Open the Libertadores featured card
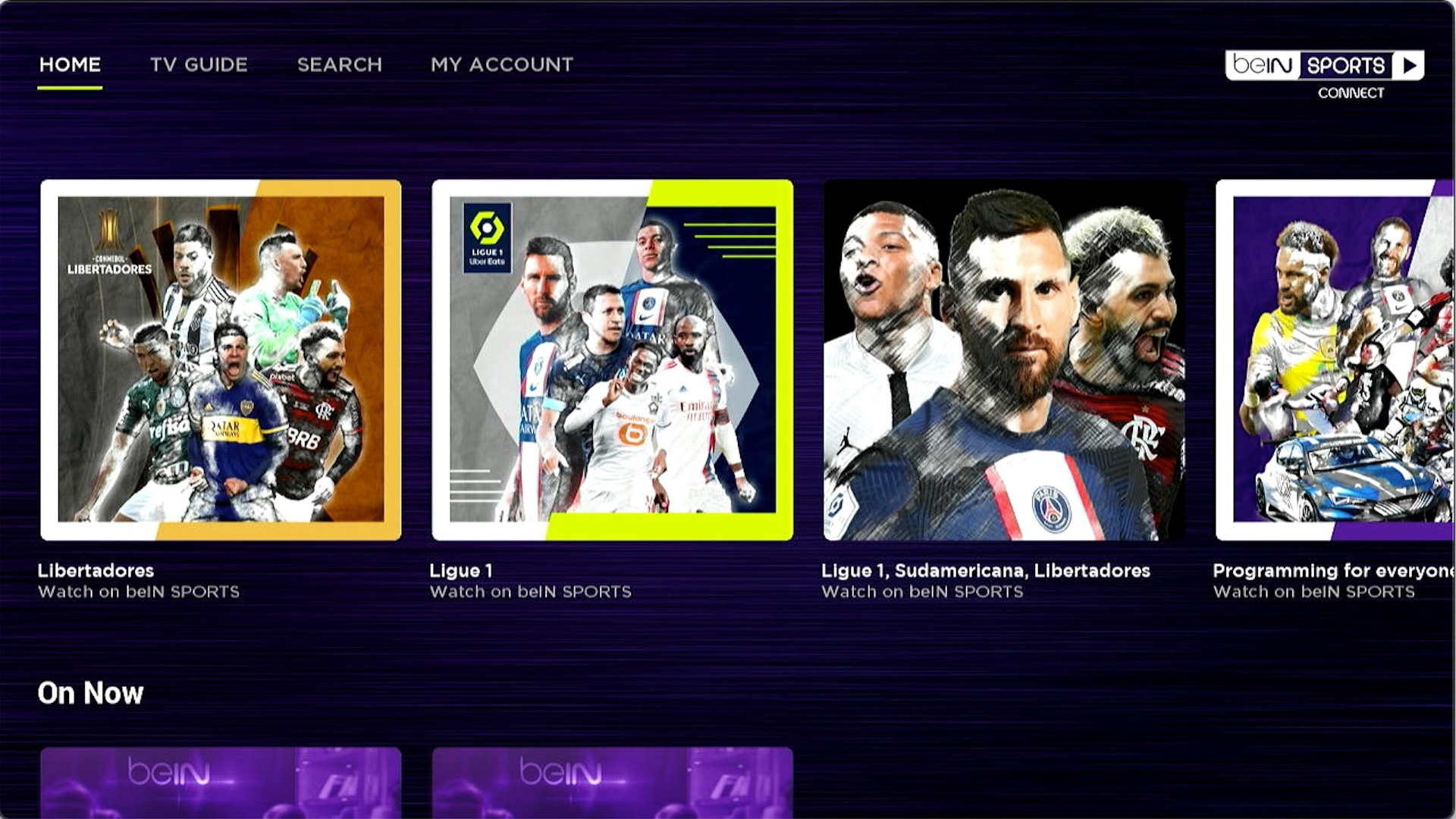The height and width of the screenshot is (819, 1456). pos(222,356)
